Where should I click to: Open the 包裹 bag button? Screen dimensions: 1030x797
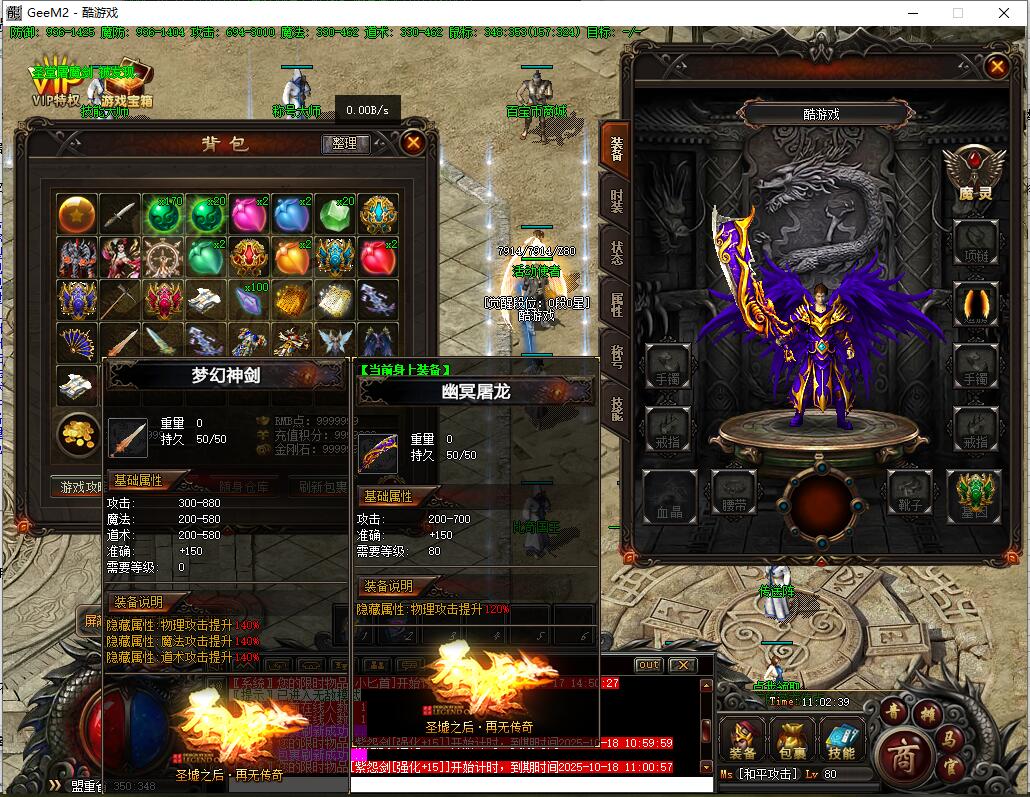pos(791,740)
